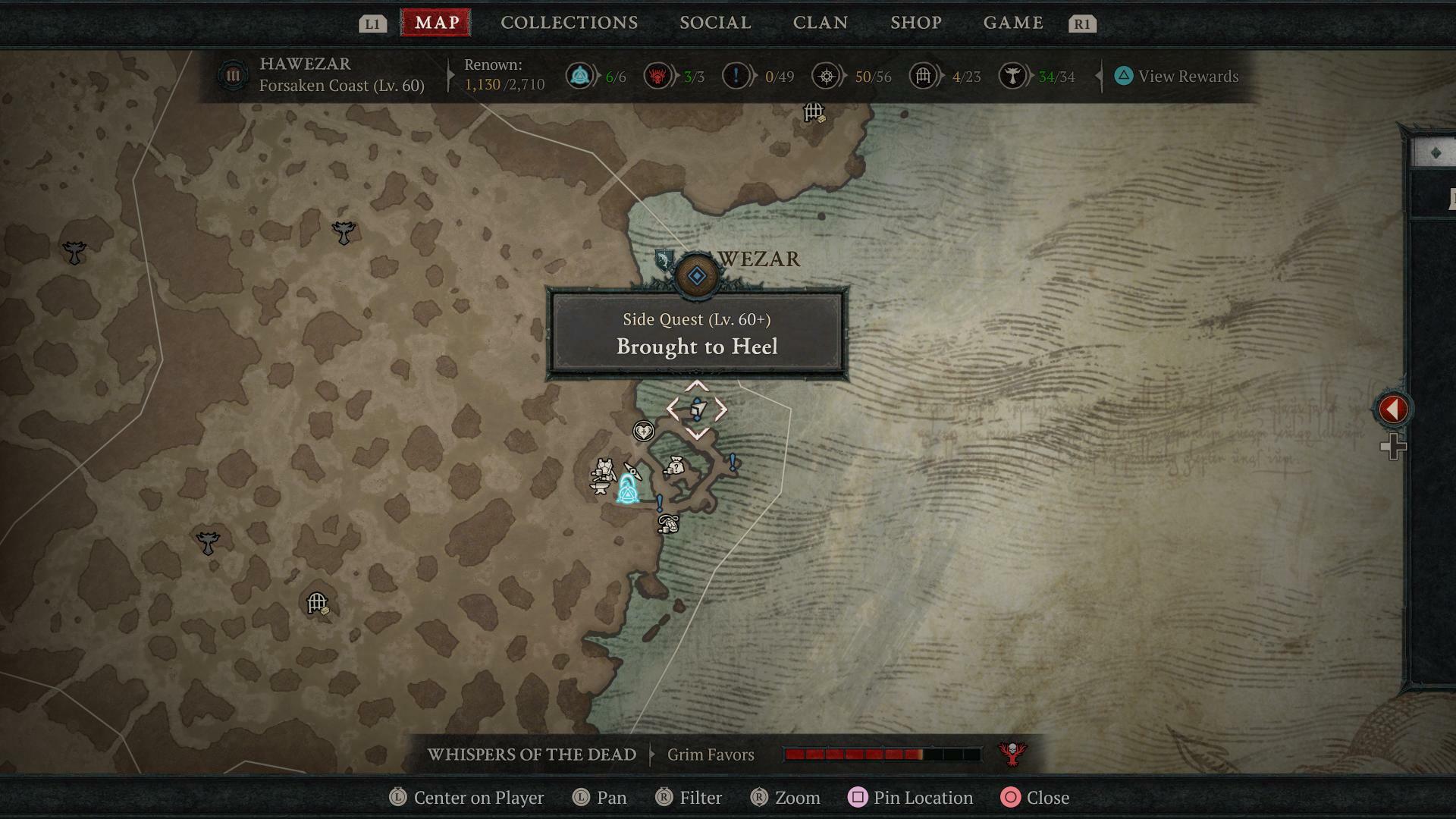
Task: Go to the Shop tab
Action: click(x=915, y=23)
